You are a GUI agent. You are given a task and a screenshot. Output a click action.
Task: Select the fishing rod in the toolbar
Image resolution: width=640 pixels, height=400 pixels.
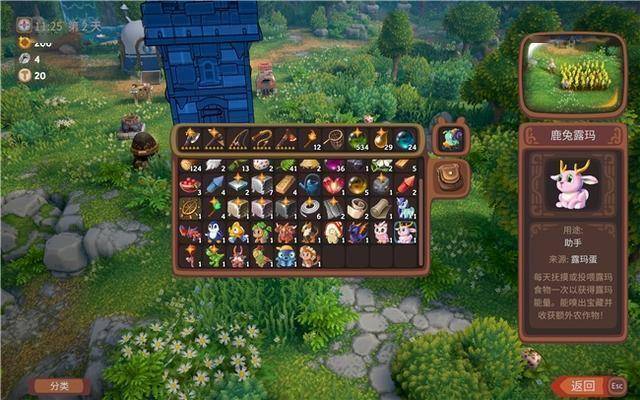pyautogui.click(x=238, y=137)
